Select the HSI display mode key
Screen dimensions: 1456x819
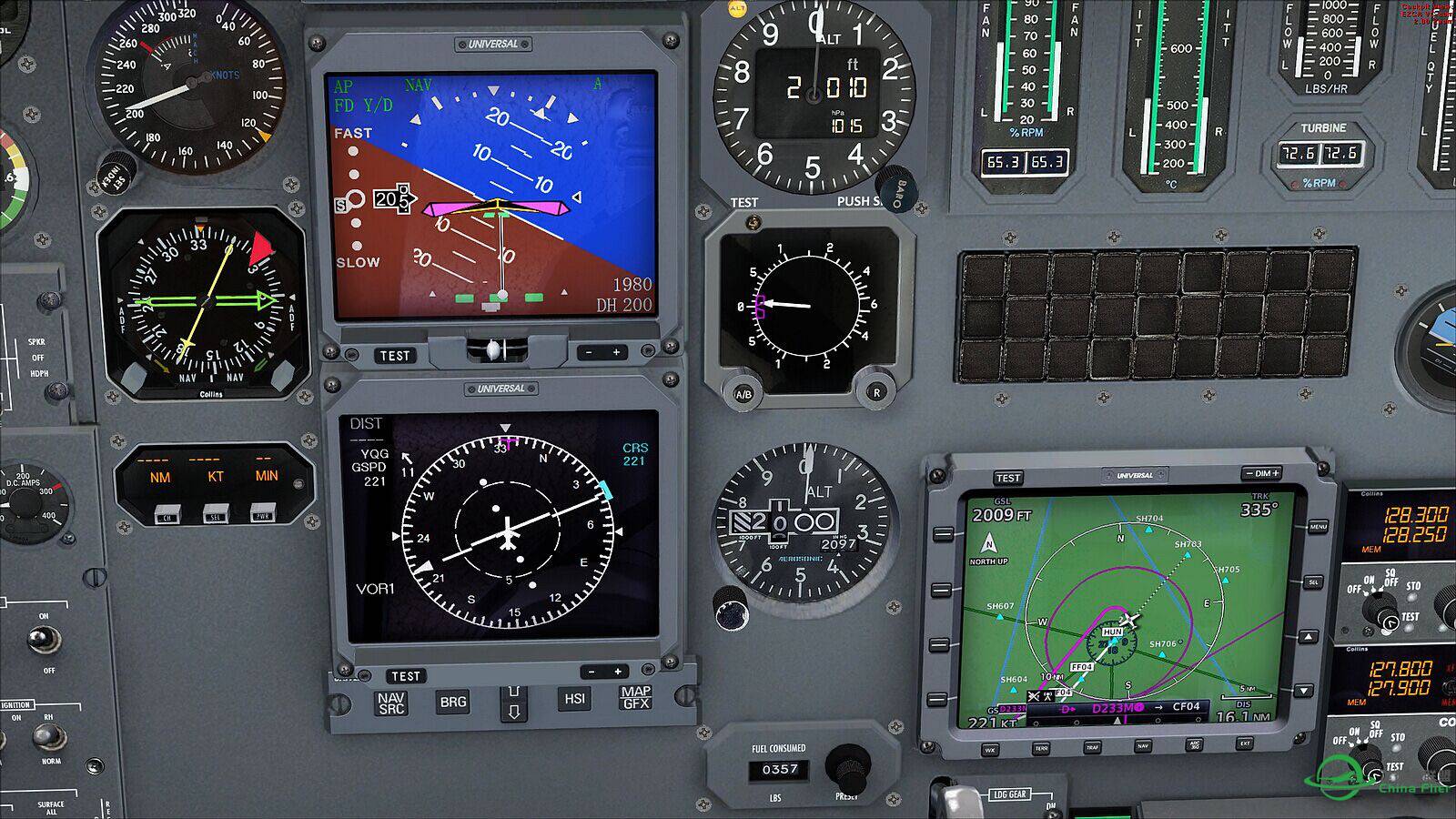pyautogui.click(x=574, y=699)
